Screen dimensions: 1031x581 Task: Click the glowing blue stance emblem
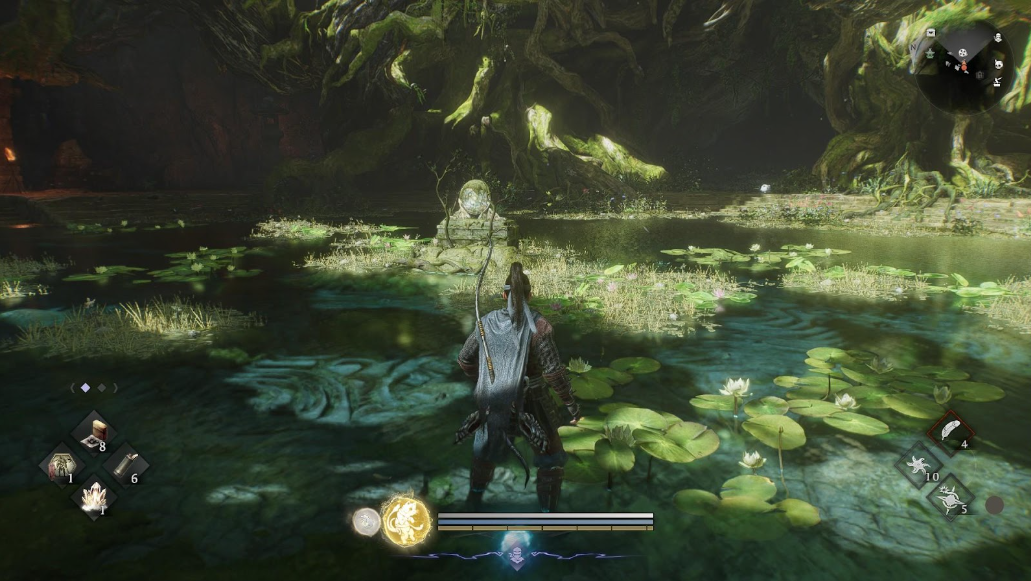[516, 548]
